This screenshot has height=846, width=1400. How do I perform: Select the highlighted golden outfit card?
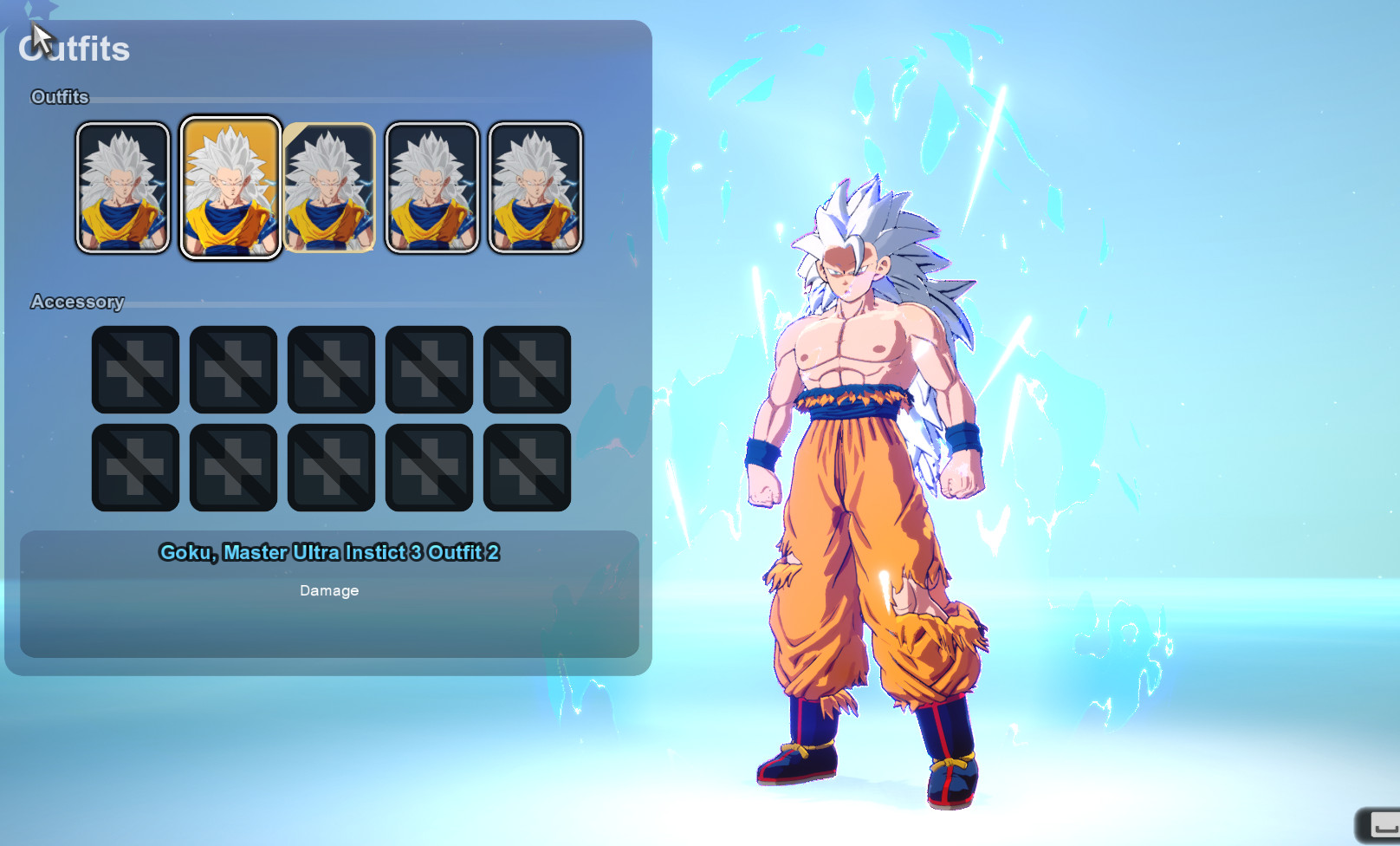coord(230,186)
